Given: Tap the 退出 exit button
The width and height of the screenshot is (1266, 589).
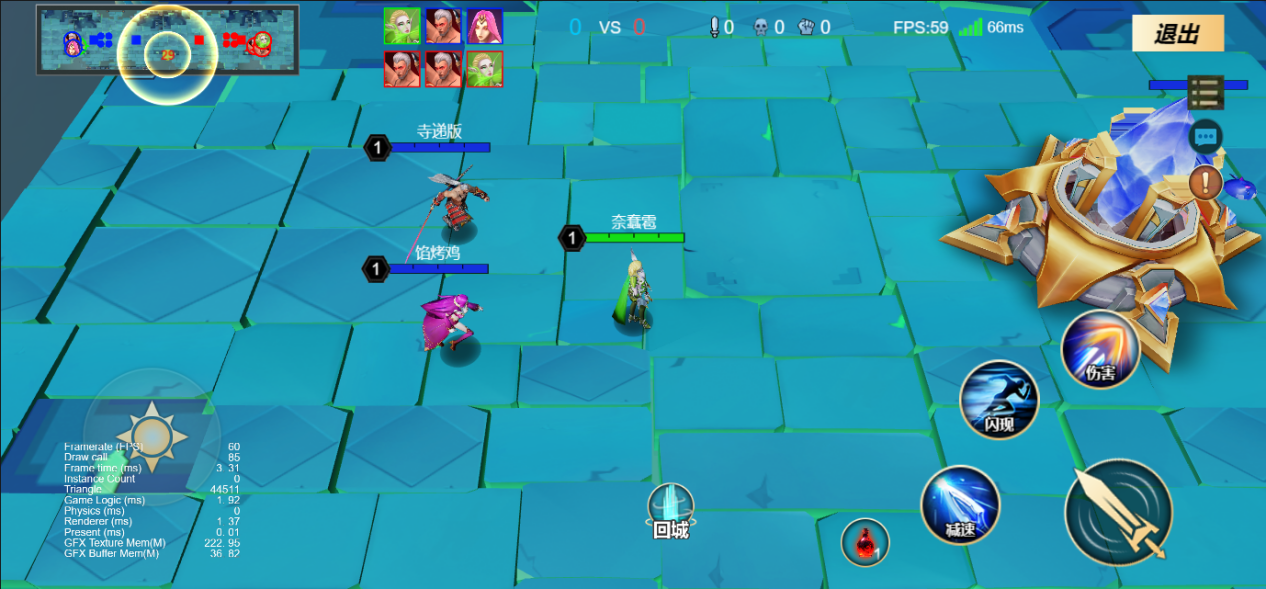Looking at the screenshot, I should (x=1177, y=34).
